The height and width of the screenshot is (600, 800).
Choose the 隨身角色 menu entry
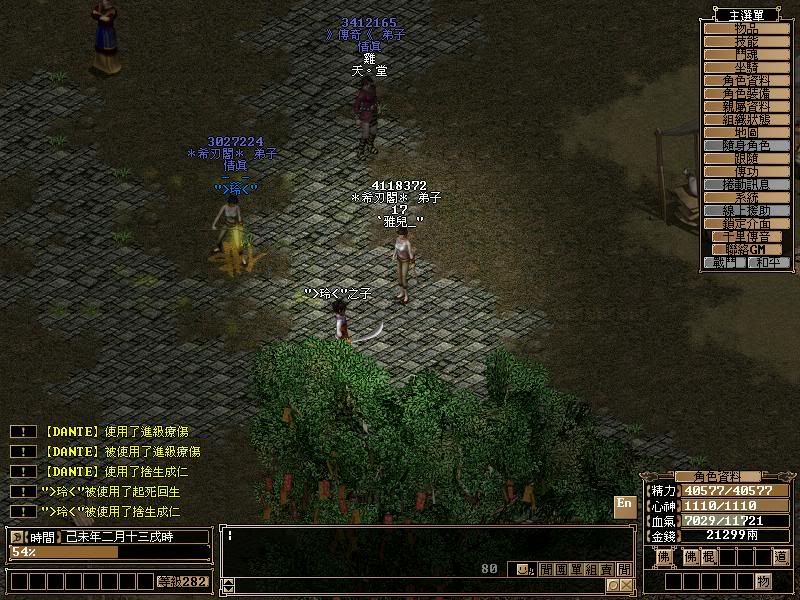coord(746,146)
